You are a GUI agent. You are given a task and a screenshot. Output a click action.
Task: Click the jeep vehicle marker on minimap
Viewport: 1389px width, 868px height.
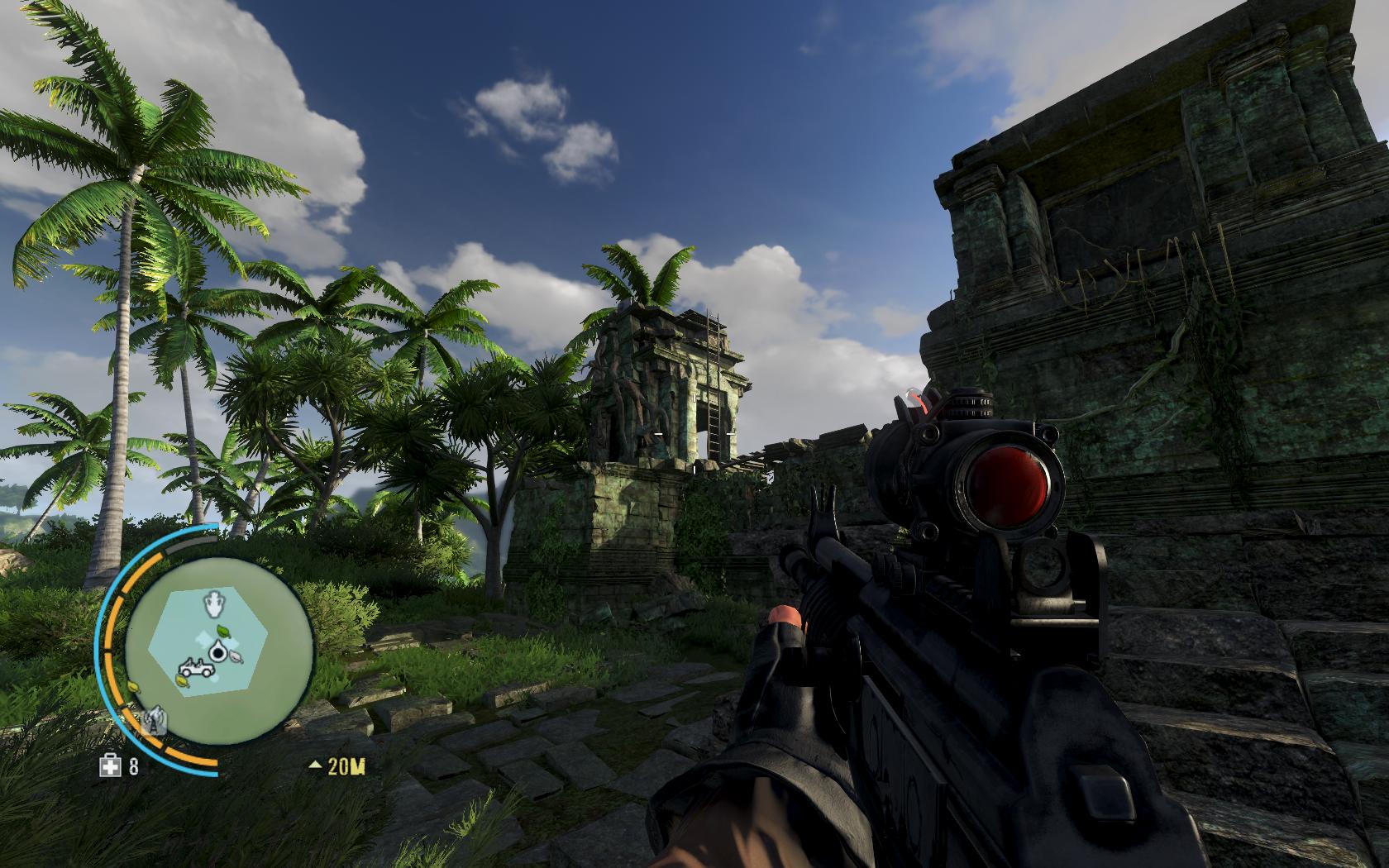click(x=195, y=668)
